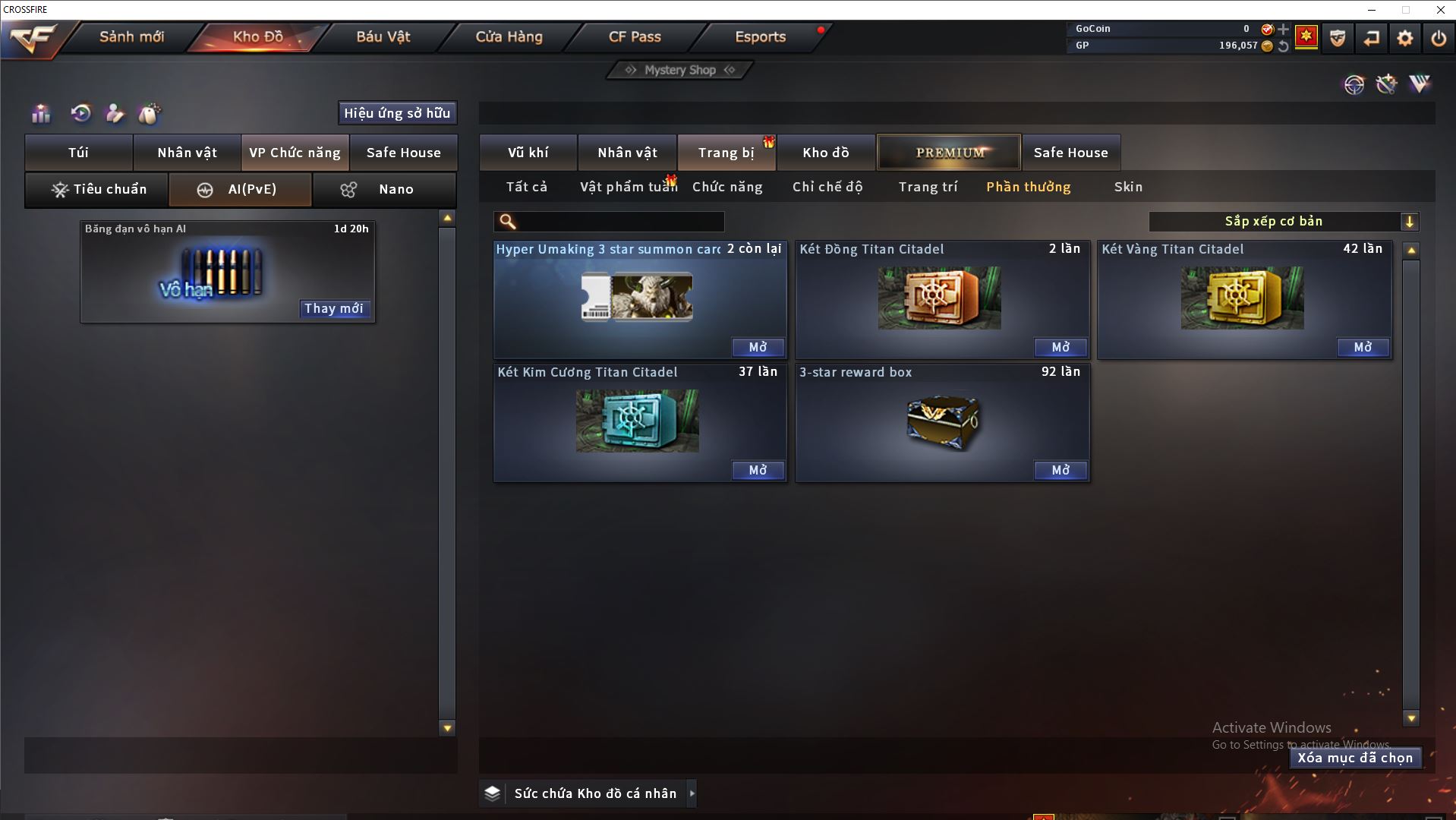Switch to the Vũ khí storage tab

pyautogui.click(x=528, y=153)
